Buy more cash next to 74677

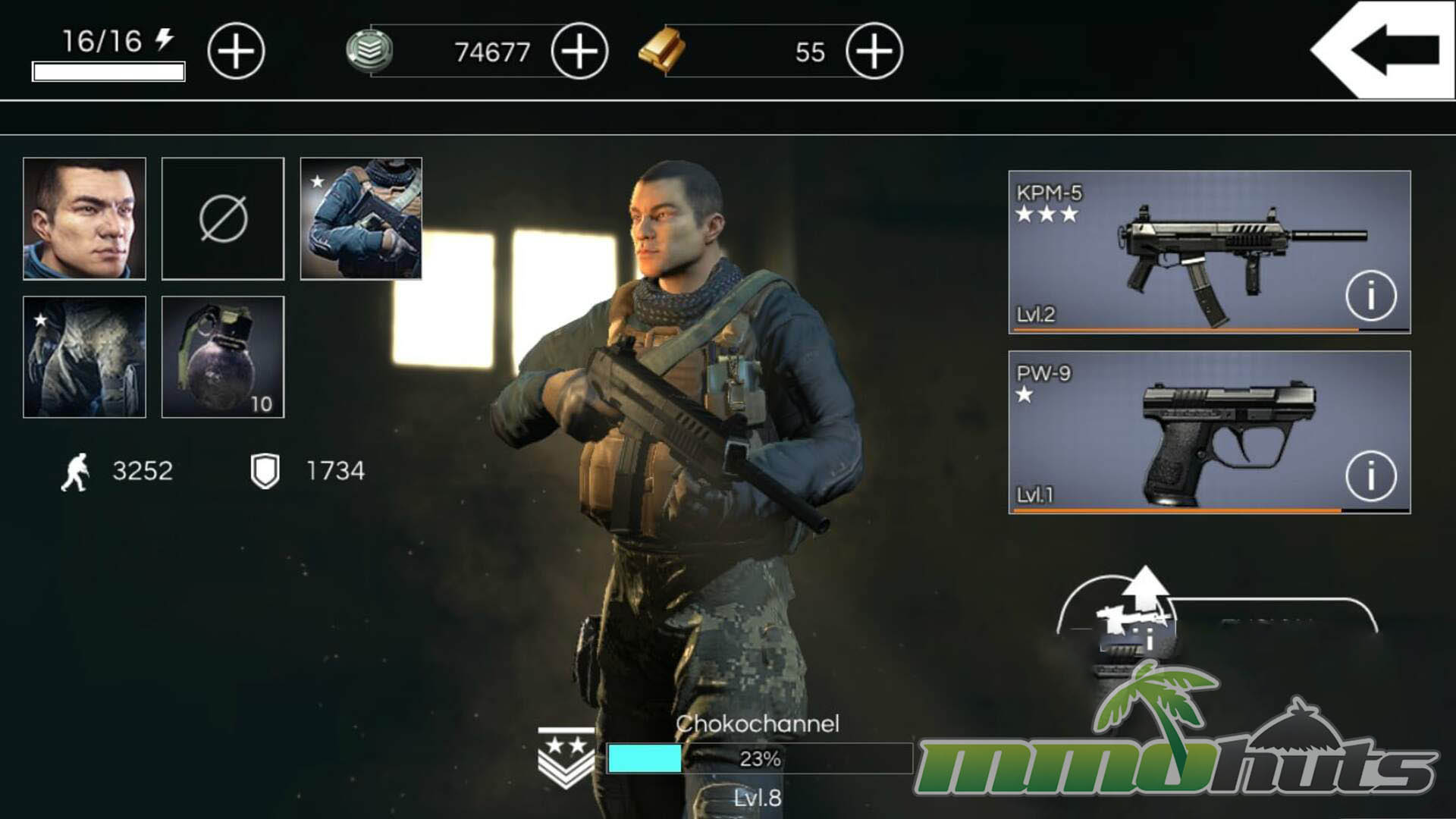tap(579, 52)
